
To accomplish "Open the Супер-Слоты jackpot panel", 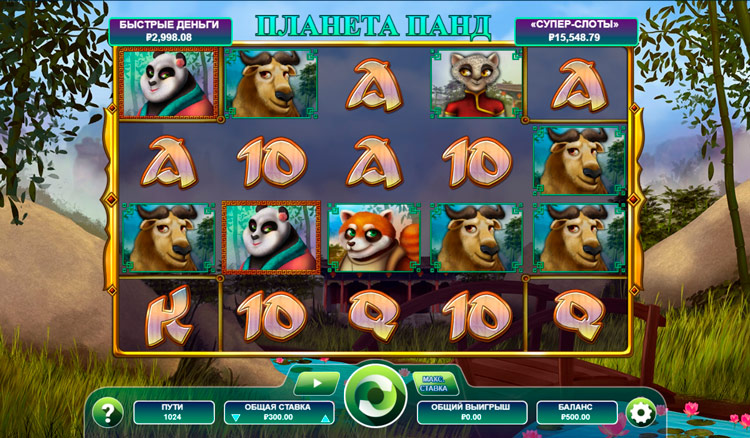I will click(x=577, y=31).
